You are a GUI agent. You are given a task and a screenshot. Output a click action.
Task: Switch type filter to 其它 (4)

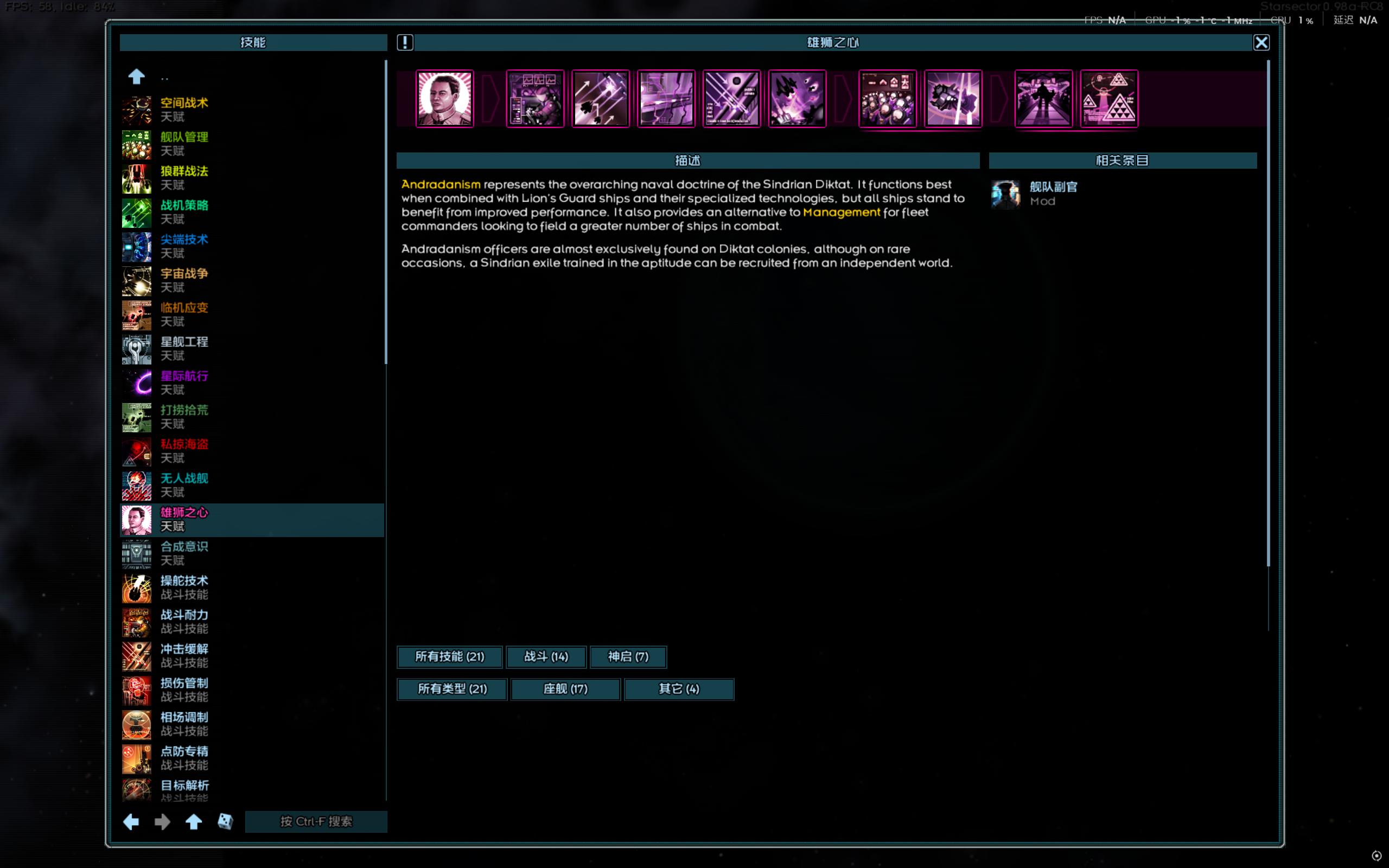[679, 689]
